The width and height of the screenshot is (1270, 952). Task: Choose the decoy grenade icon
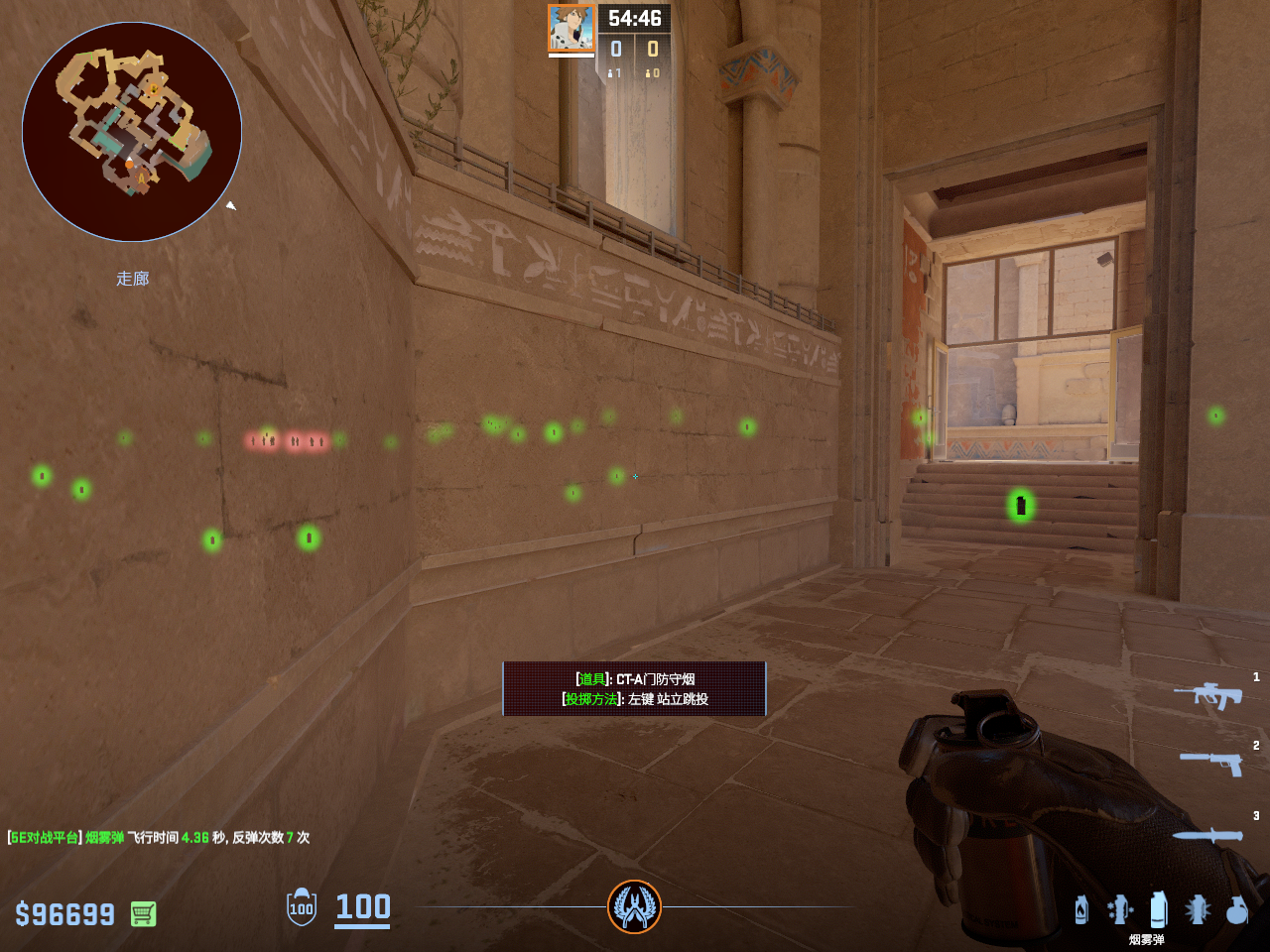(1120, 909)
